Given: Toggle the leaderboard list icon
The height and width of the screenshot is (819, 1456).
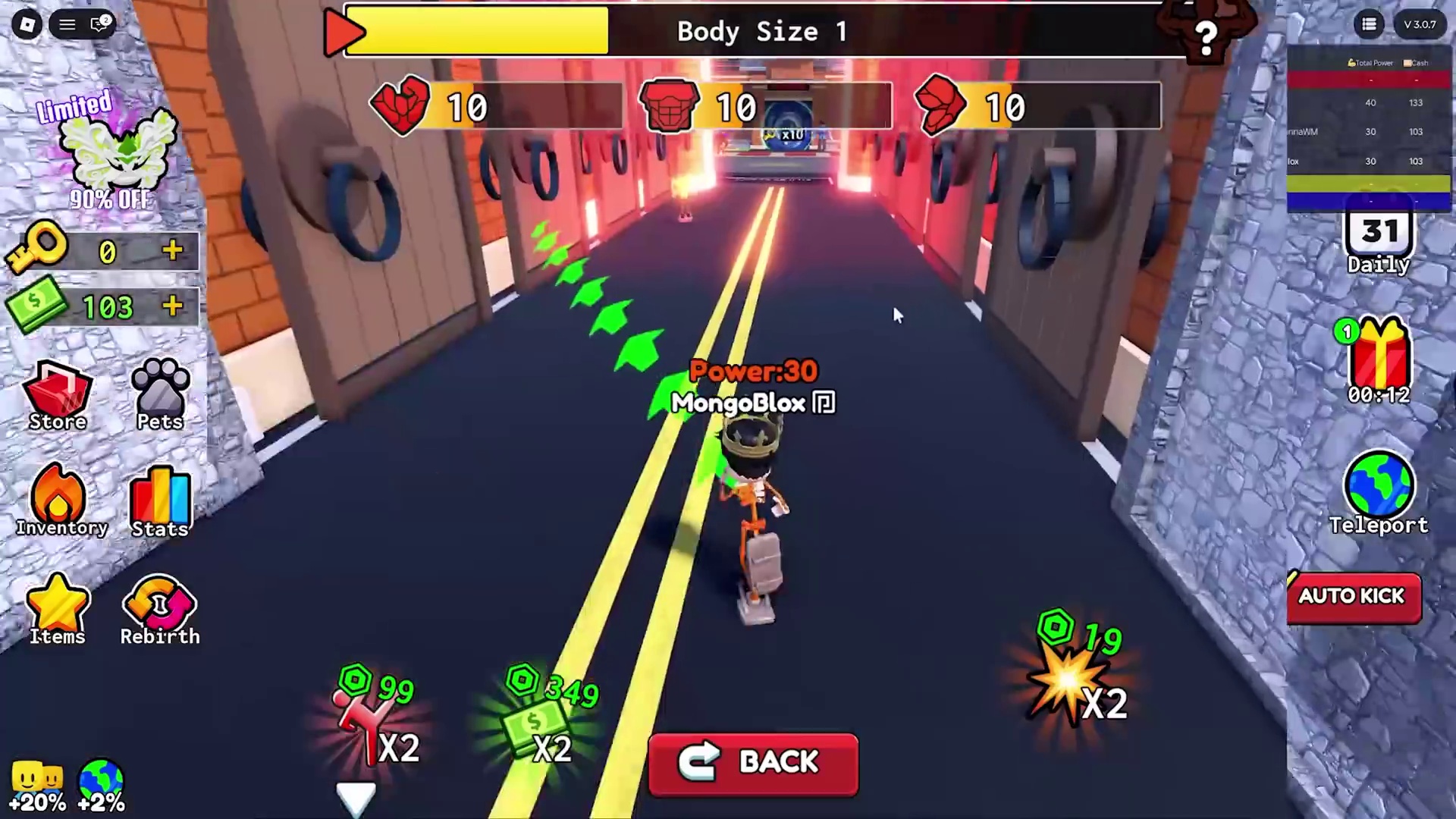Looking at the screenshot, I should pos(1369,24).
